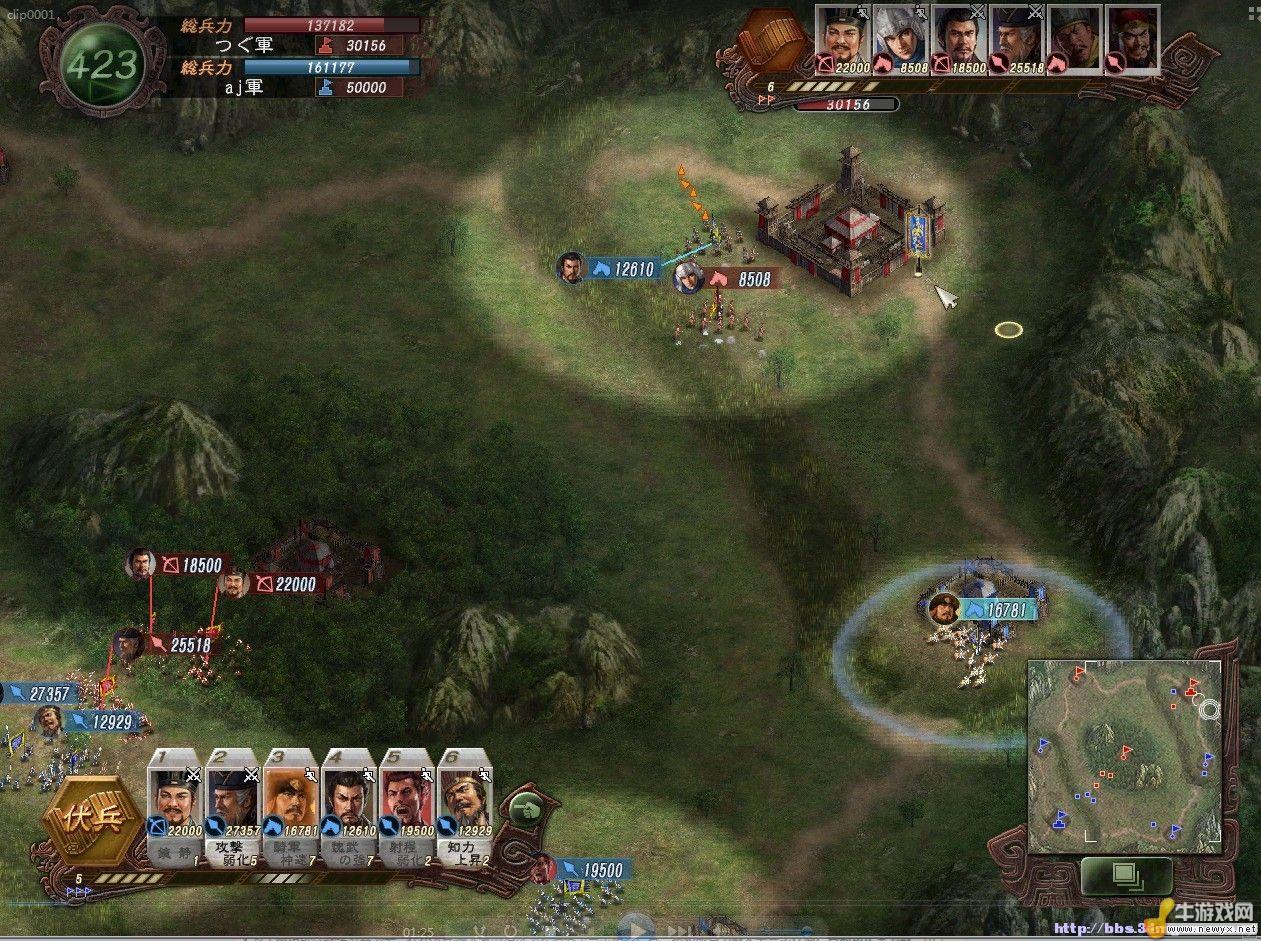Click the green pointing-hand command button

click(527, 809)
